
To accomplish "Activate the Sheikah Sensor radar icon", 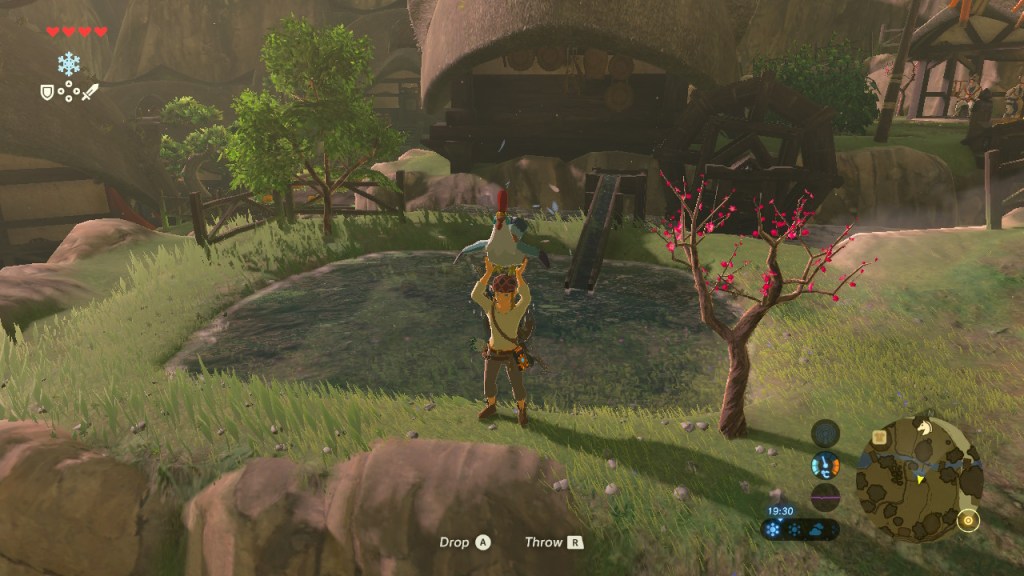I will tap(825, 433).
